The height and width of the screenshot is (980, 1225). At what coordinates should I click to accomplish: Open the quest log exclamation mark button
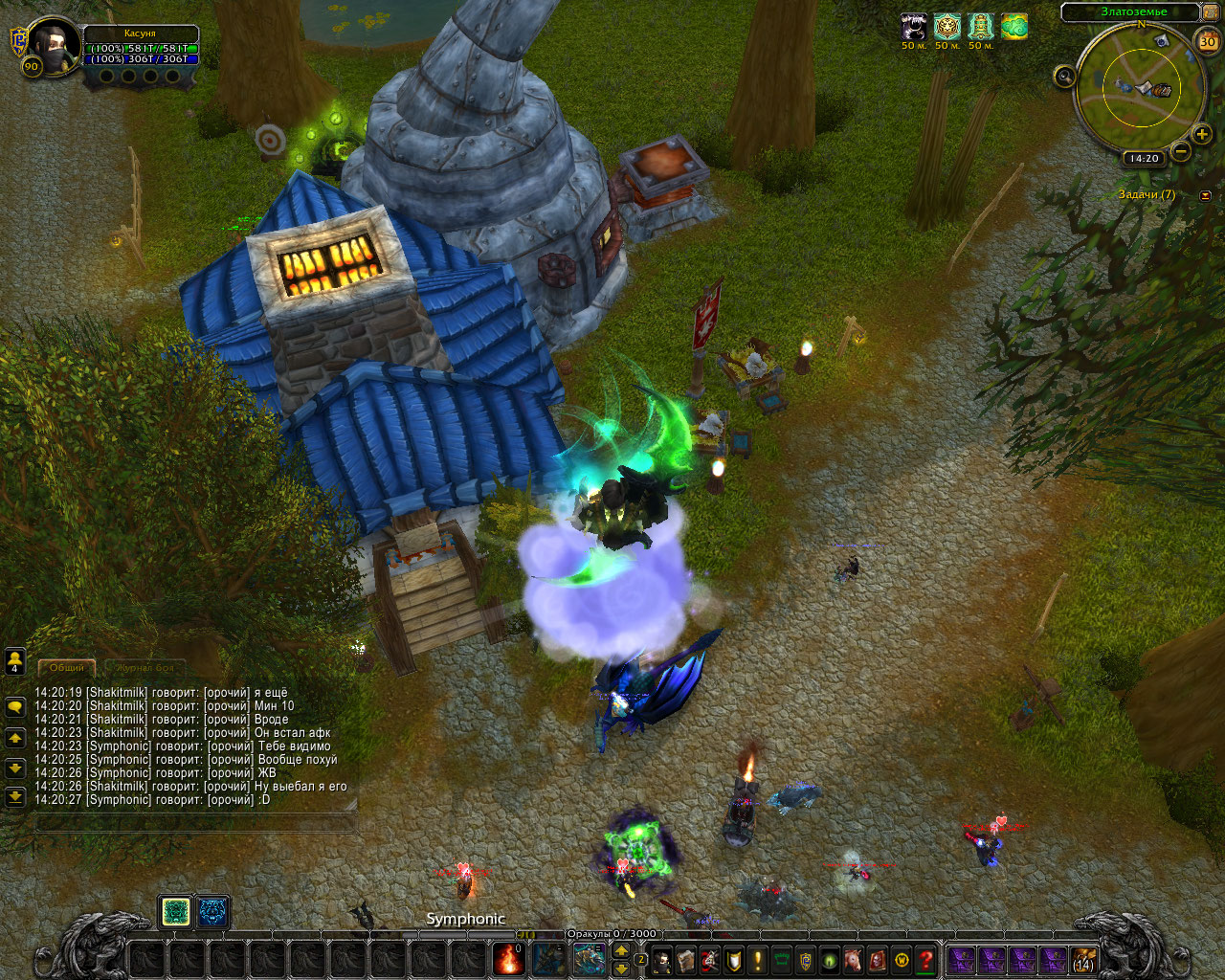point(758,960)
